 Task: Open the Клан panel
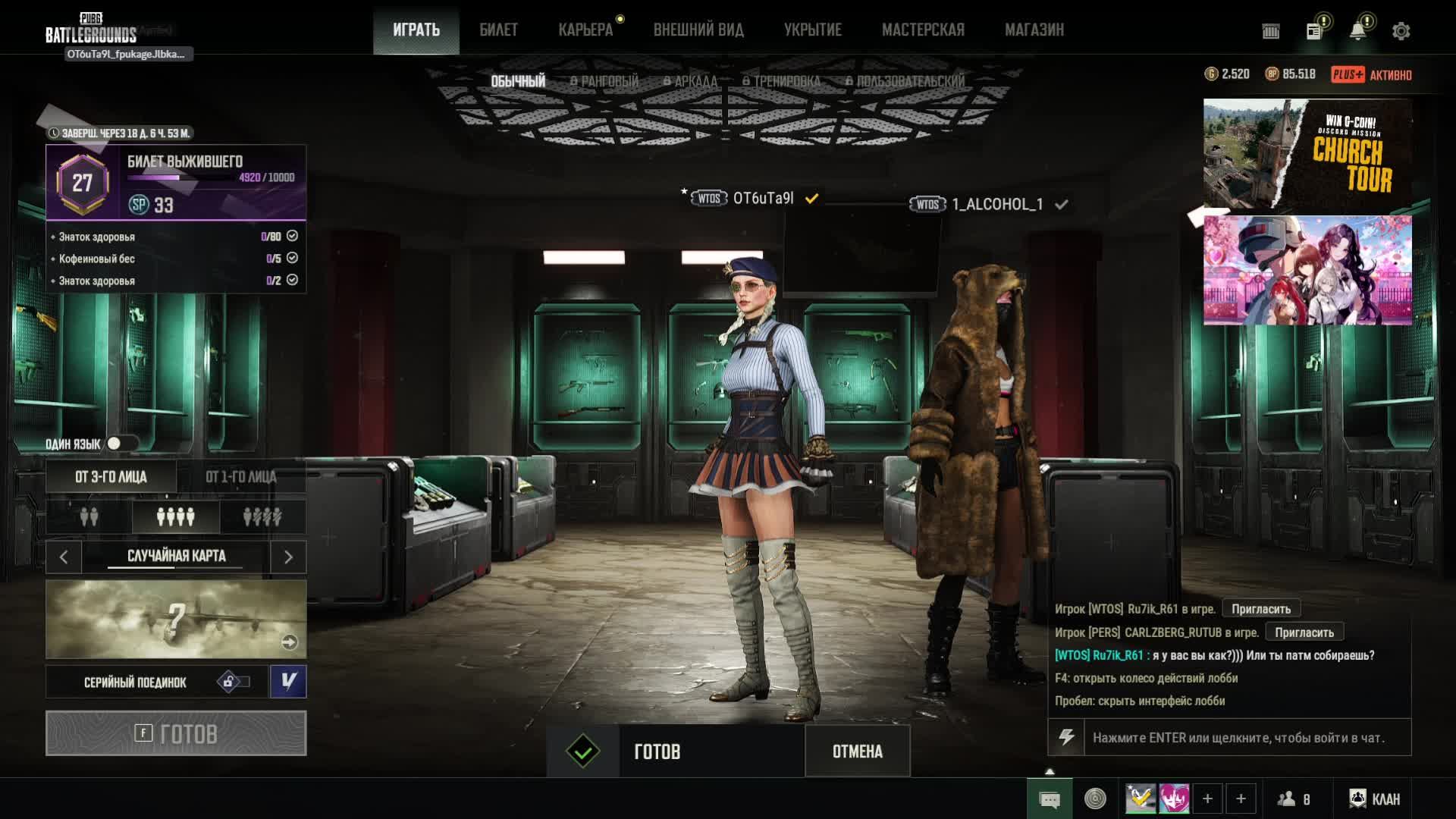pyautogui.click(x=1374, y=799)
